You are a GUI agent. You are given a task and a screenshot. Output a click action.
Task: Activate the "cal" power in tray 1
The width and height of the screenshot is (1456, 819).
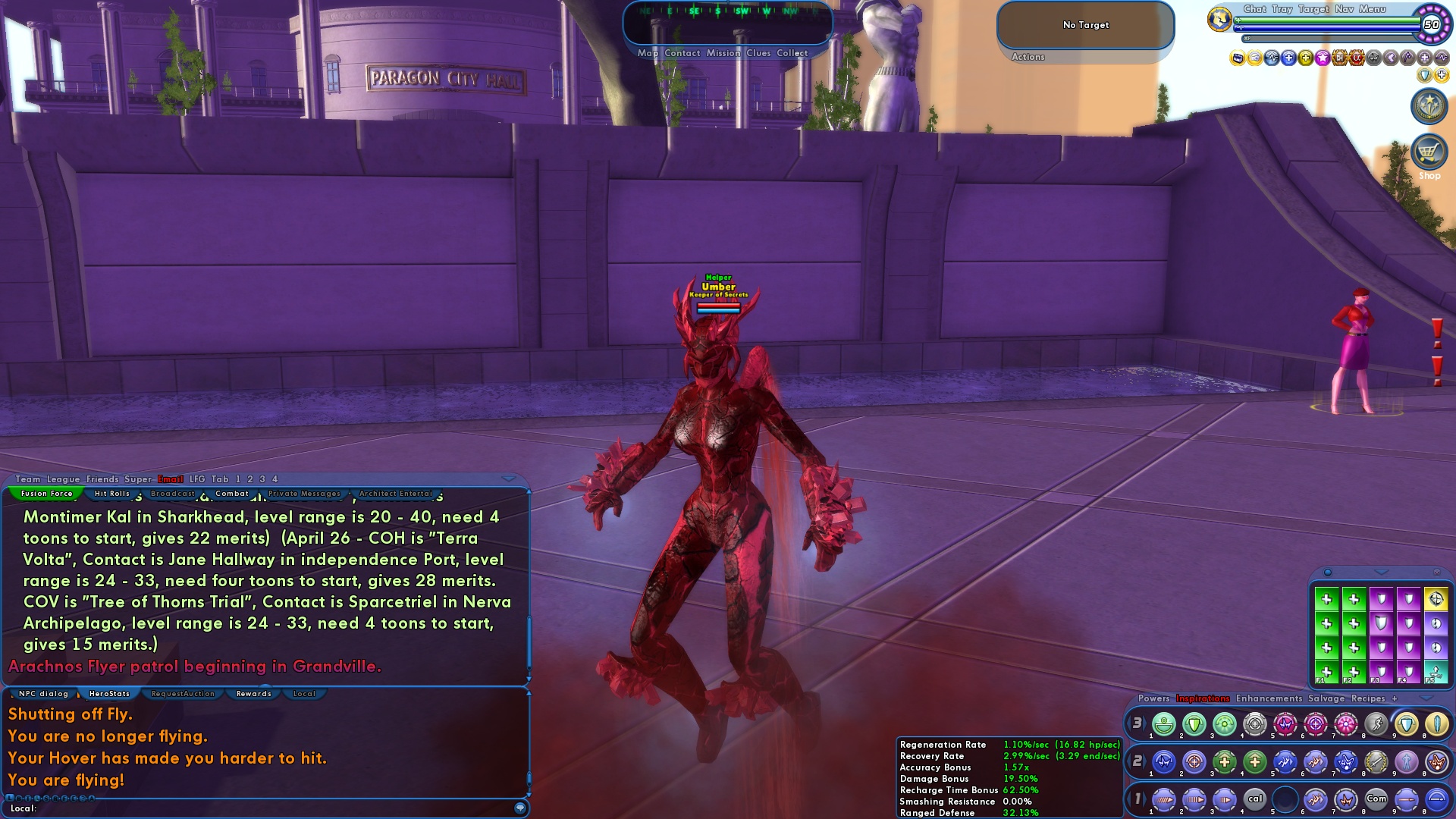click(1256, 799)
